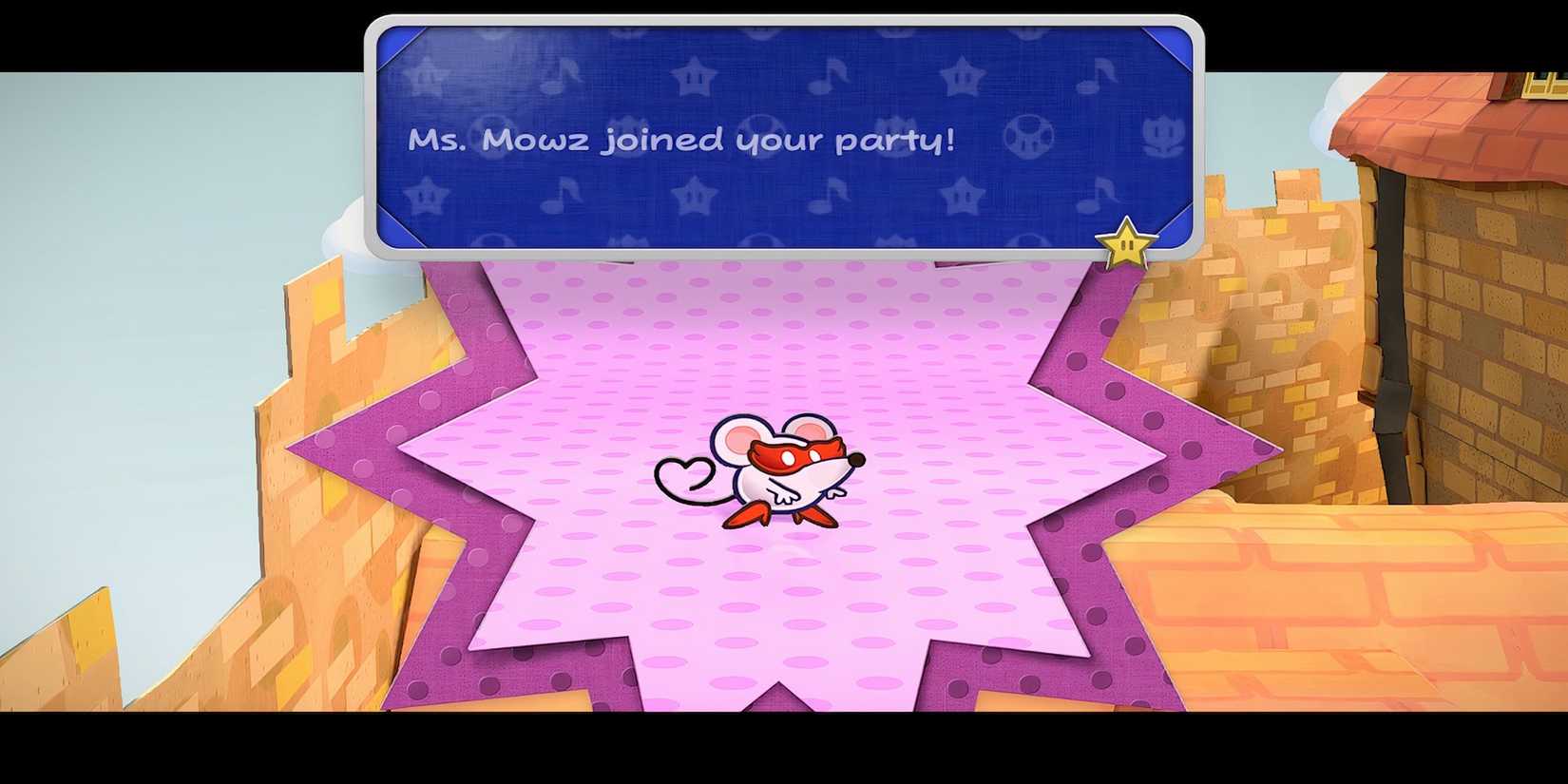
Task: Click Ms. Mowz's red mask
Action: click(796, 454)
